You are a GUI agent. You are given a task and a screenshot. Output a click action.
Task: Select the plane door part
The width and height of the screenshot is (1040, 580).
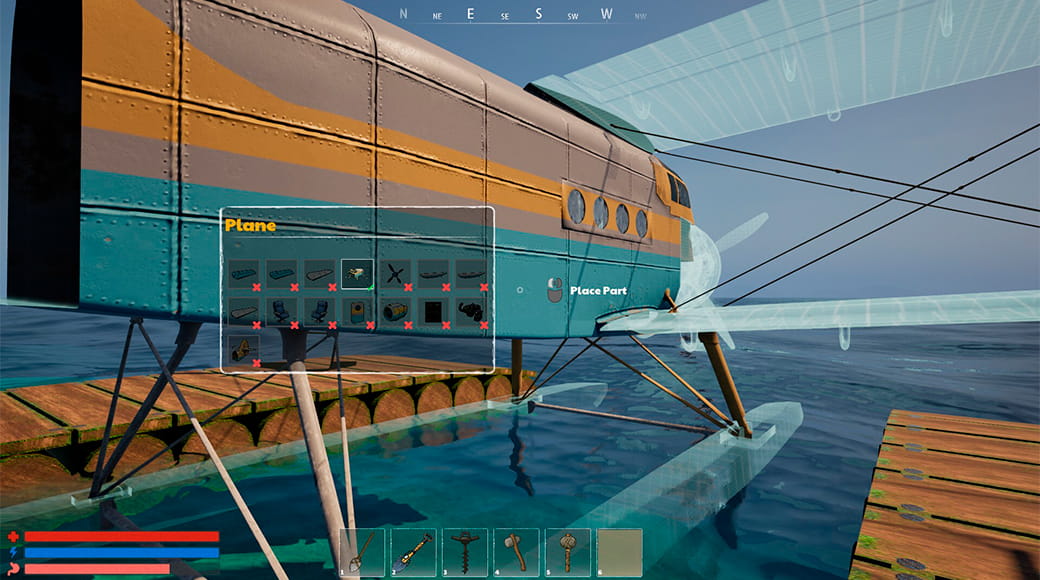pos(357,311)
